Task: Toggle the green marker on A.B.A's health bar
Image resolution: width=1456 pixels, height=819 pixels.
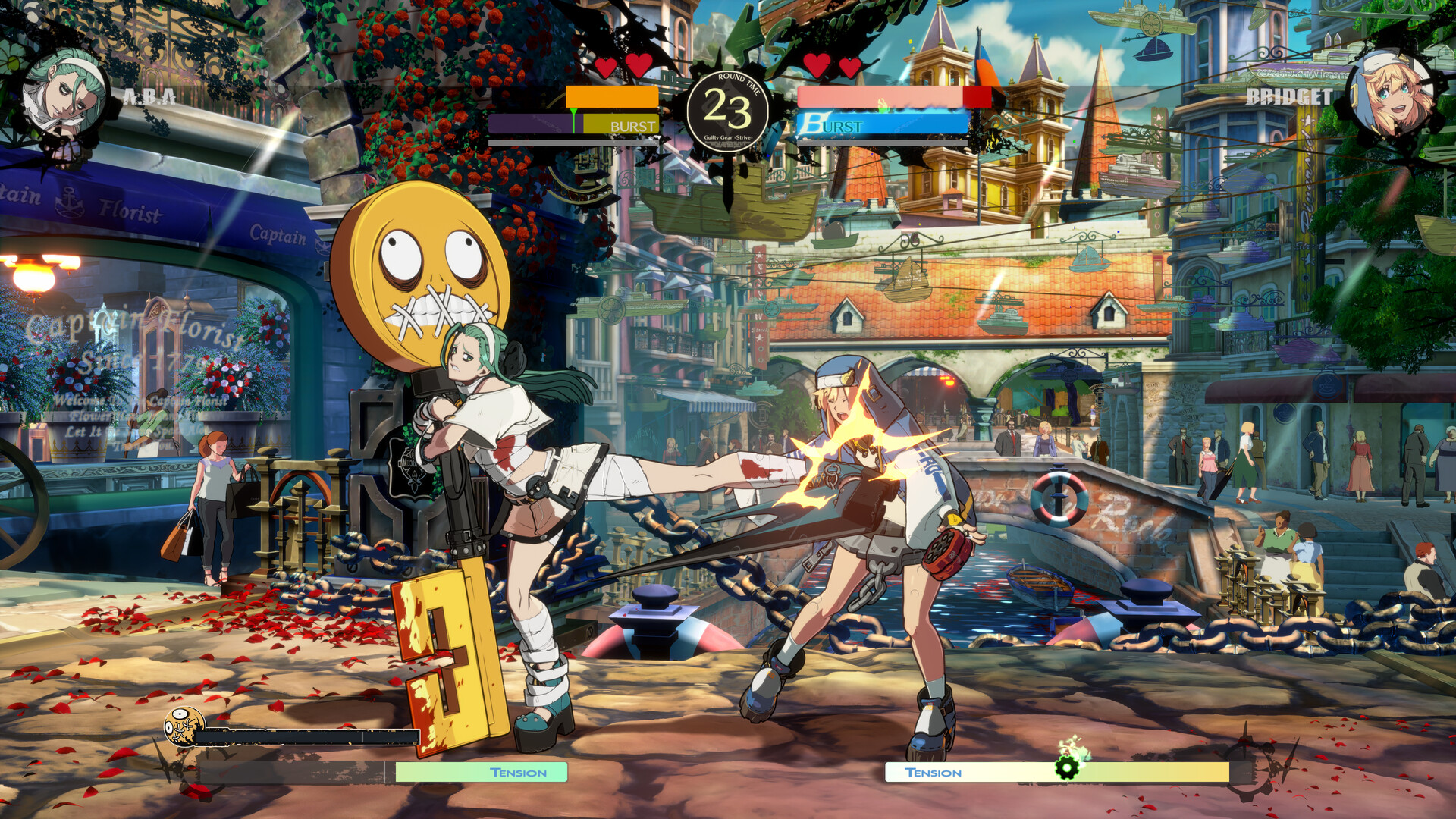Action: (574, 112)
